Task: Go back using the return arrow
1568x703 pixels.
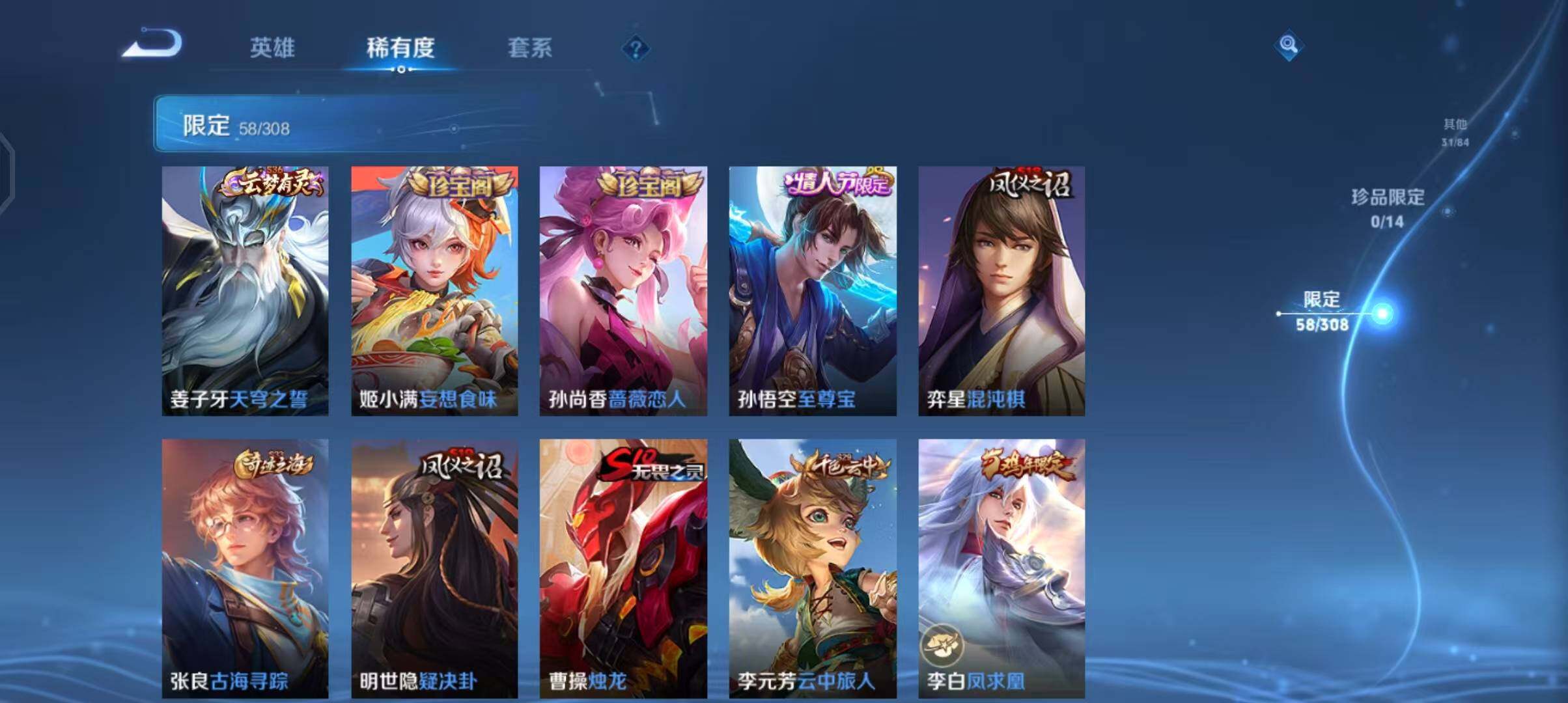Action: coord(152,45)
